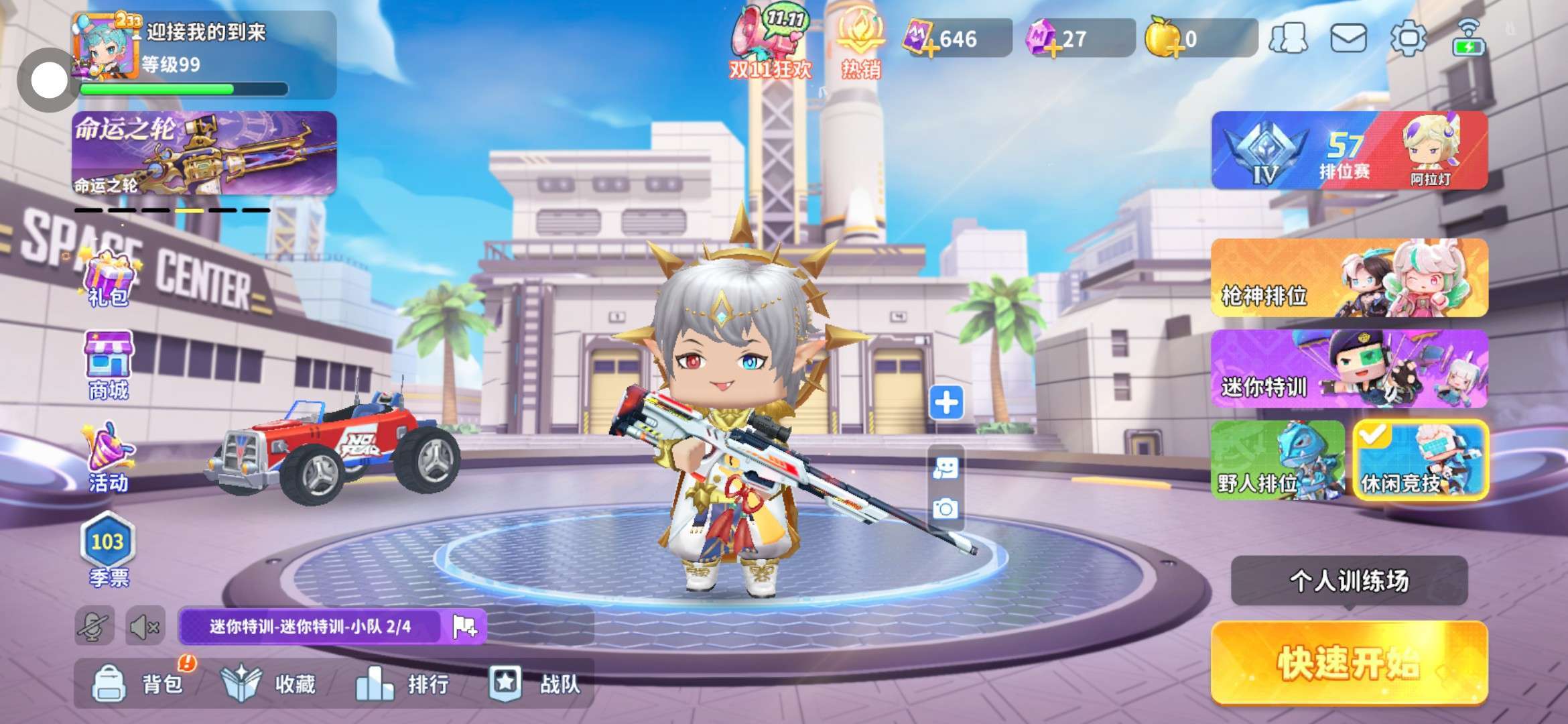The image size is (1568, 724).
Task: Open the 活动 events page
Action: 109,457
